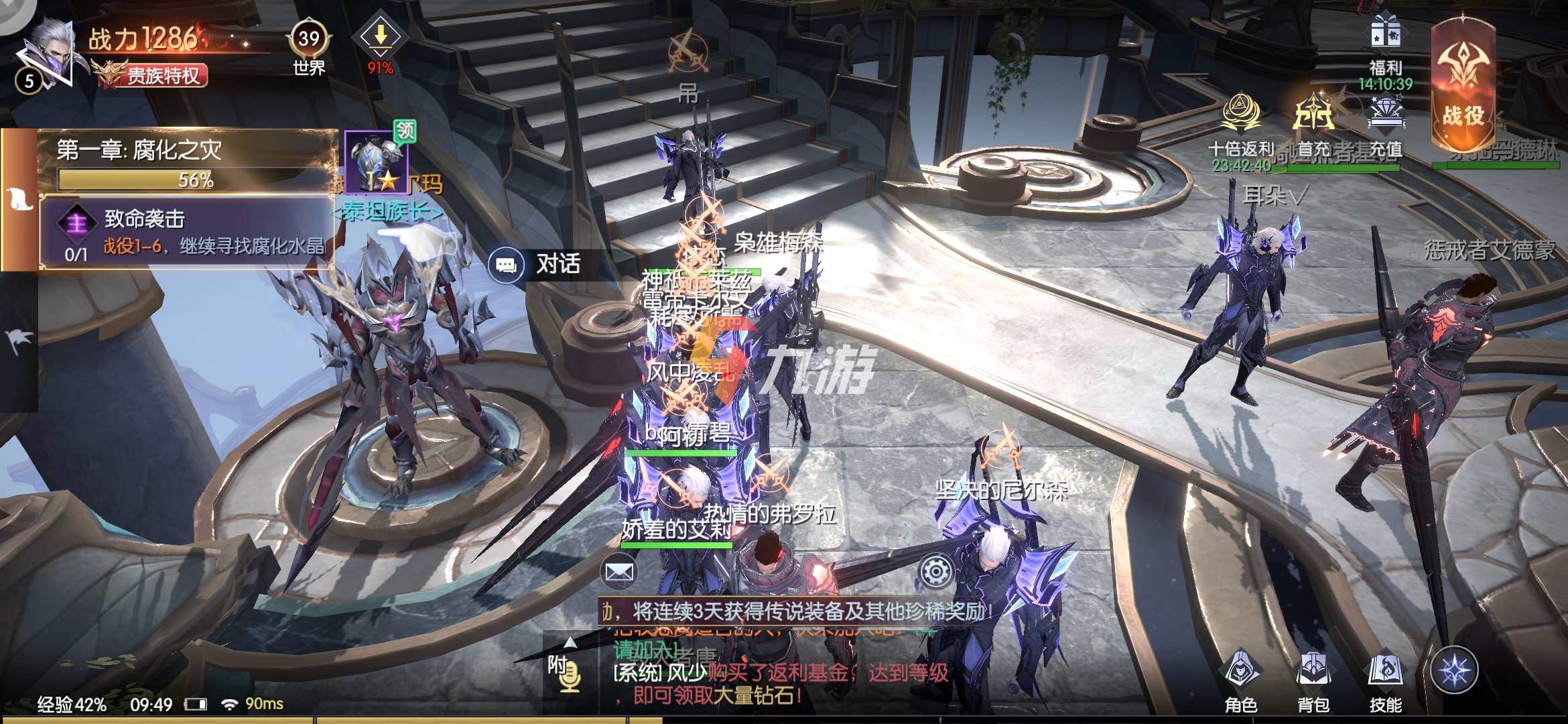Open the 技能 skills book

(x=1385, y=678)
